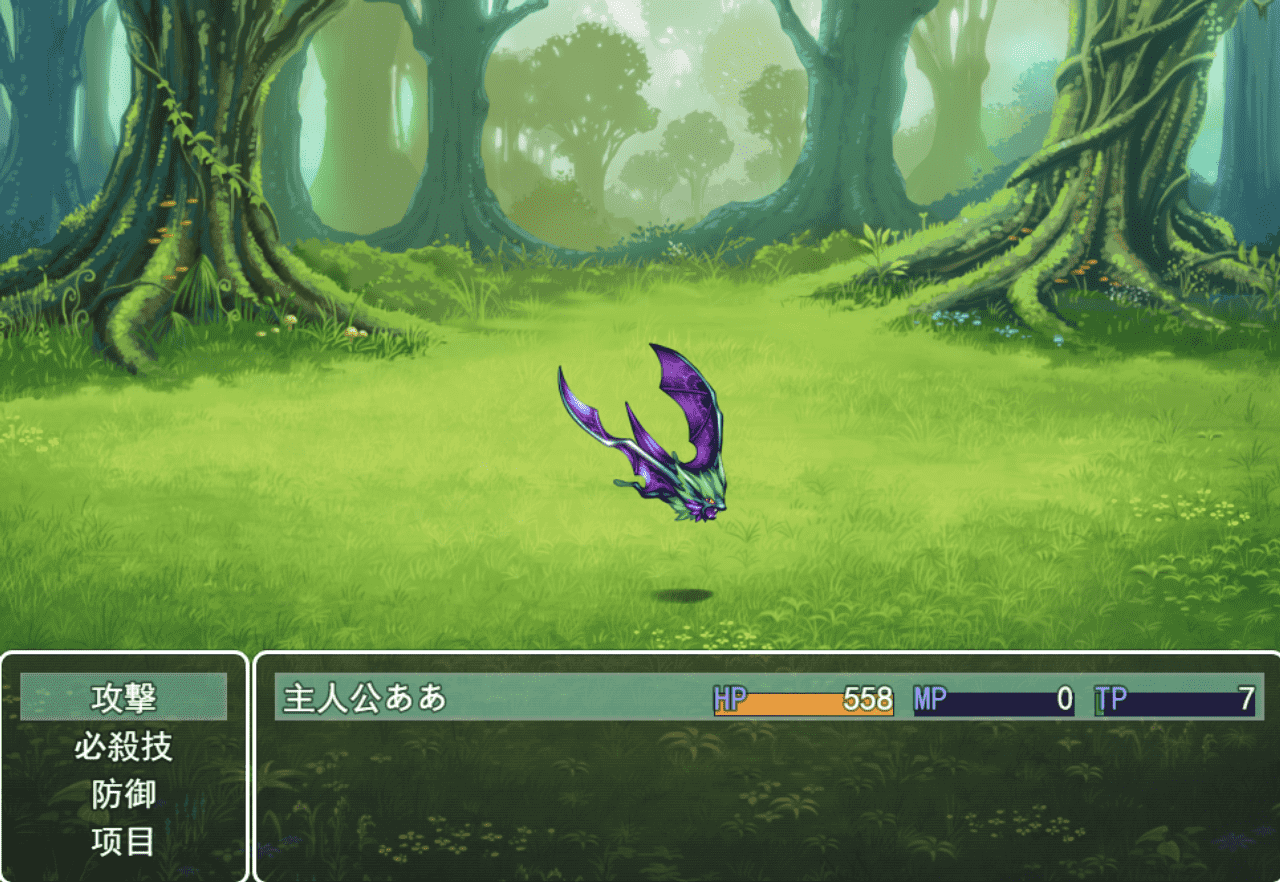Choose the 防御 guard command
Image resolution: width=1280 pixels, height=882 pixels.
pyautogui.click(x=123, y=794)
